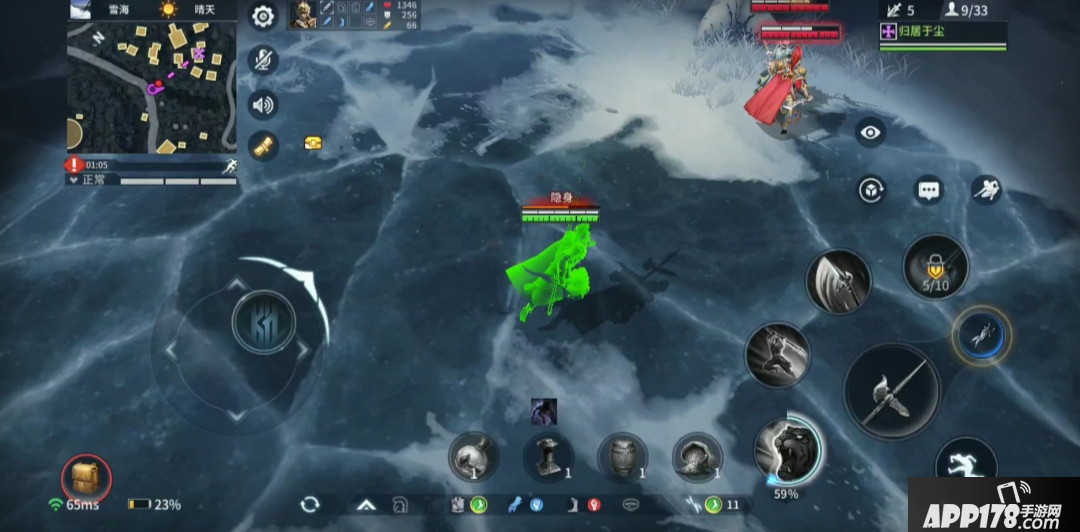Activate the axe slash skill
Screen dimensions: 1080x532
(x=838, y=282)
